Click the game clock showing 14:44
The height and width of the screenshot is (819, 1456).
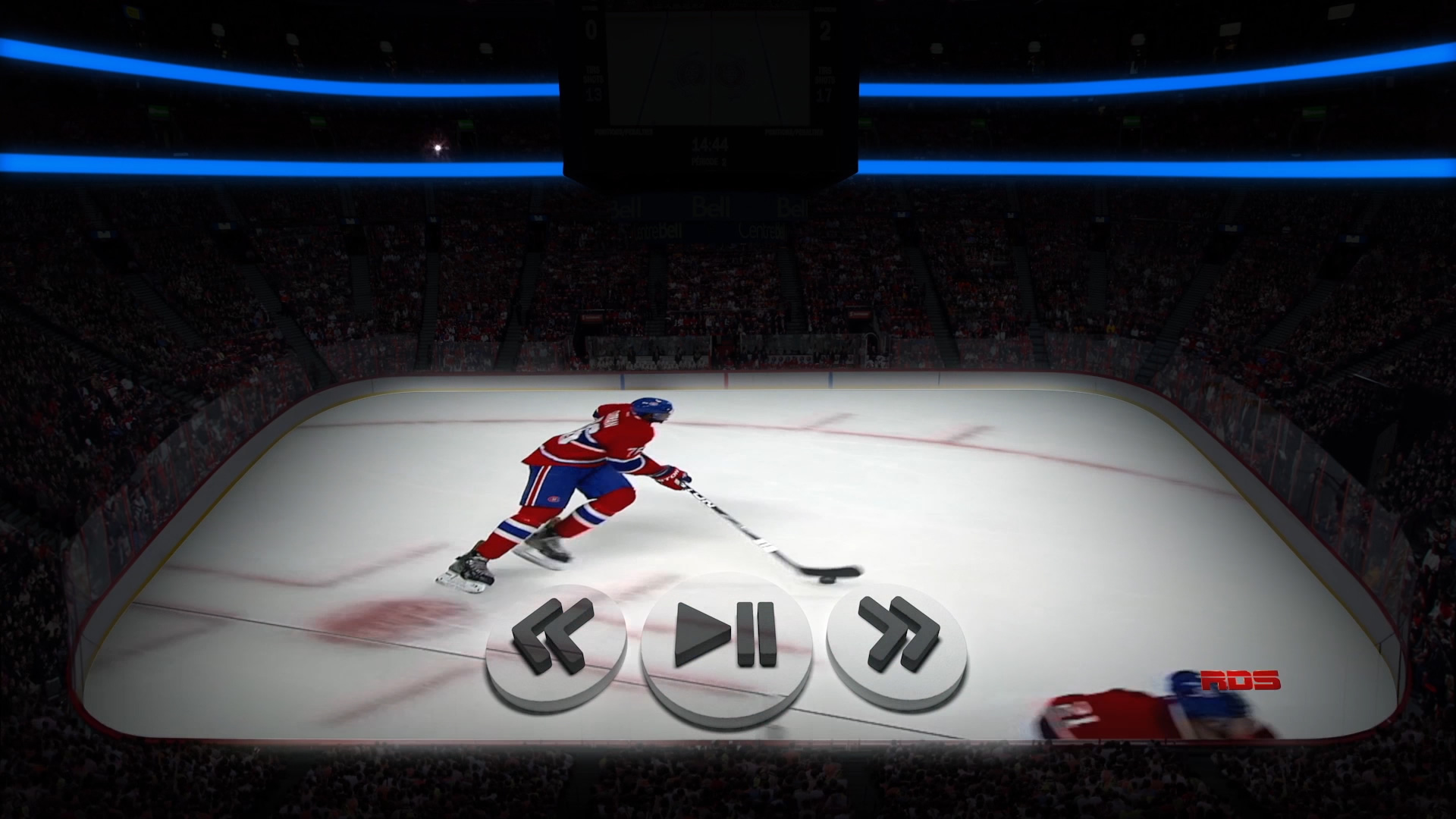(710, 144)
